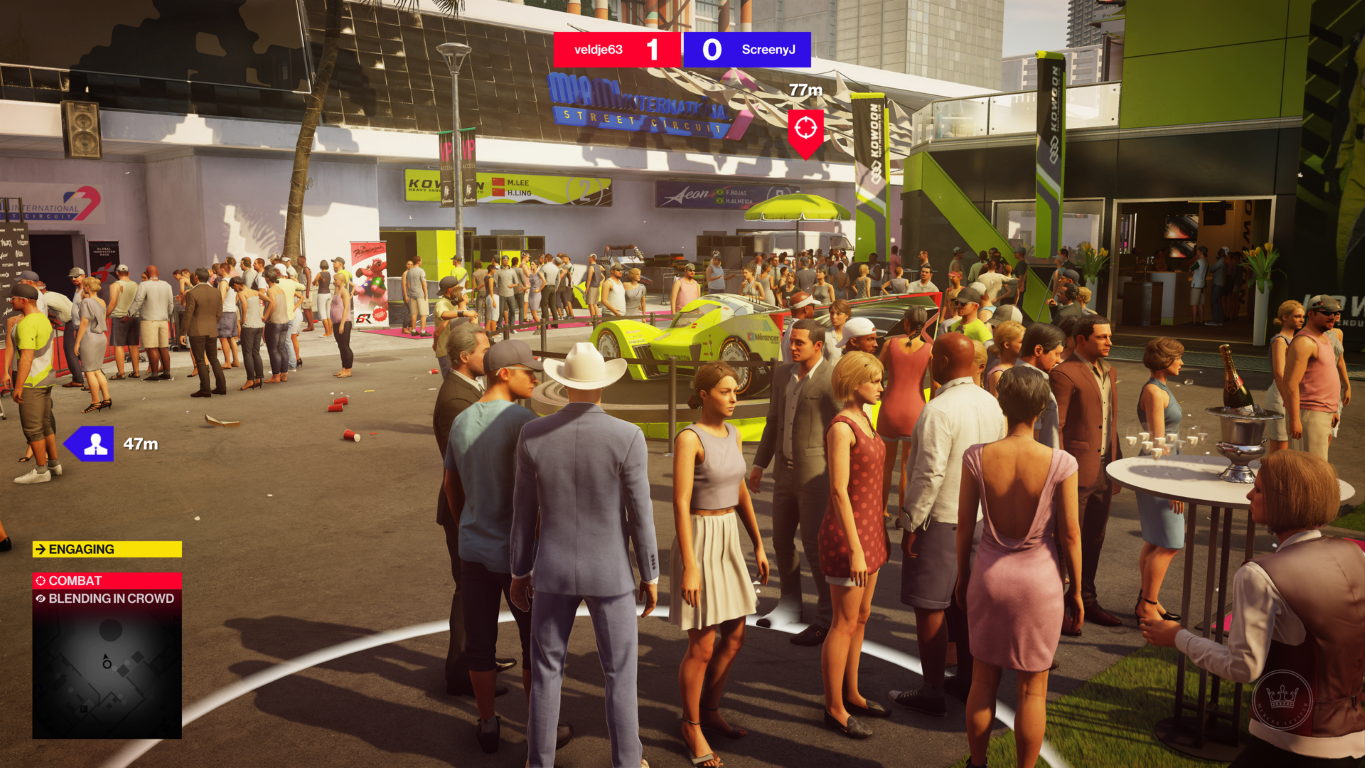The image size is (1365, 768).
Task: Select the red target crosshair marker
Action: [805, 129]
